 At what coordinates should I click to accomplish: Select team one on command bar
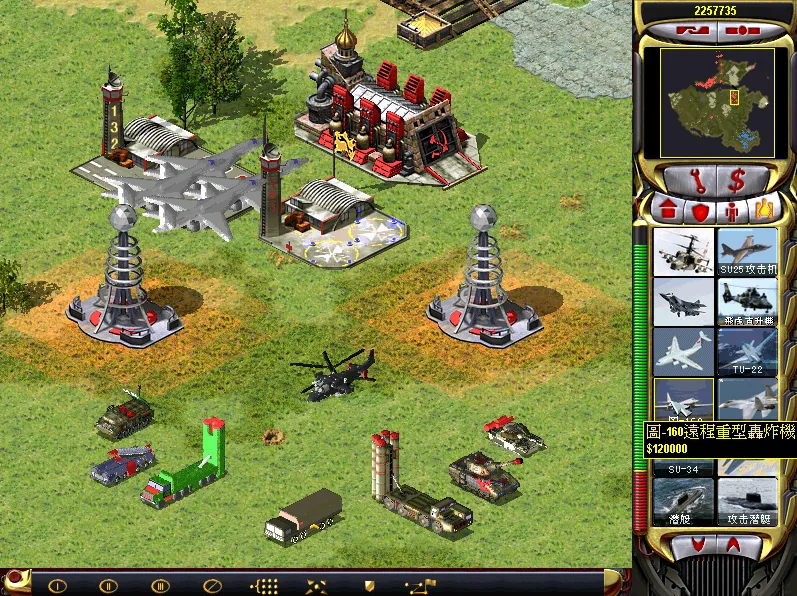click(57, 585)
